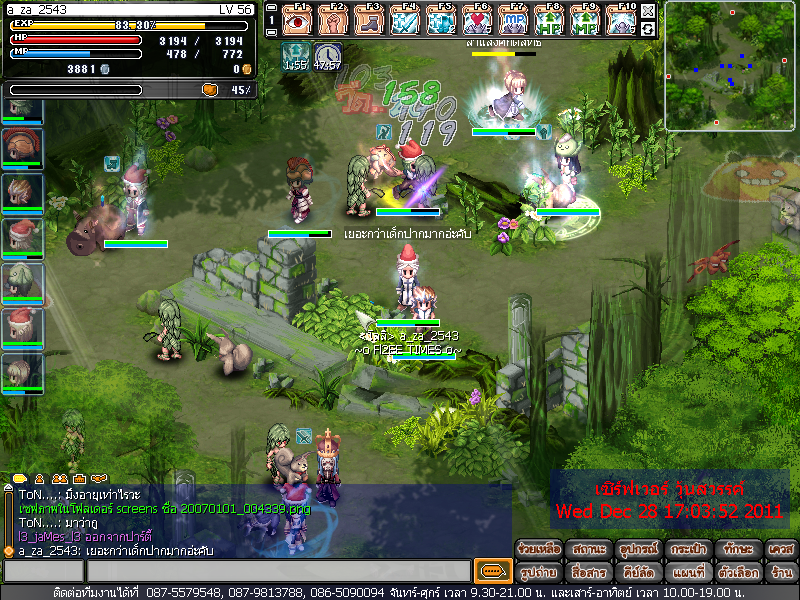The width and height of the screenshot is (800, 600).
Task: Click the orange chat bubble send button
Action: pos(490,571)
